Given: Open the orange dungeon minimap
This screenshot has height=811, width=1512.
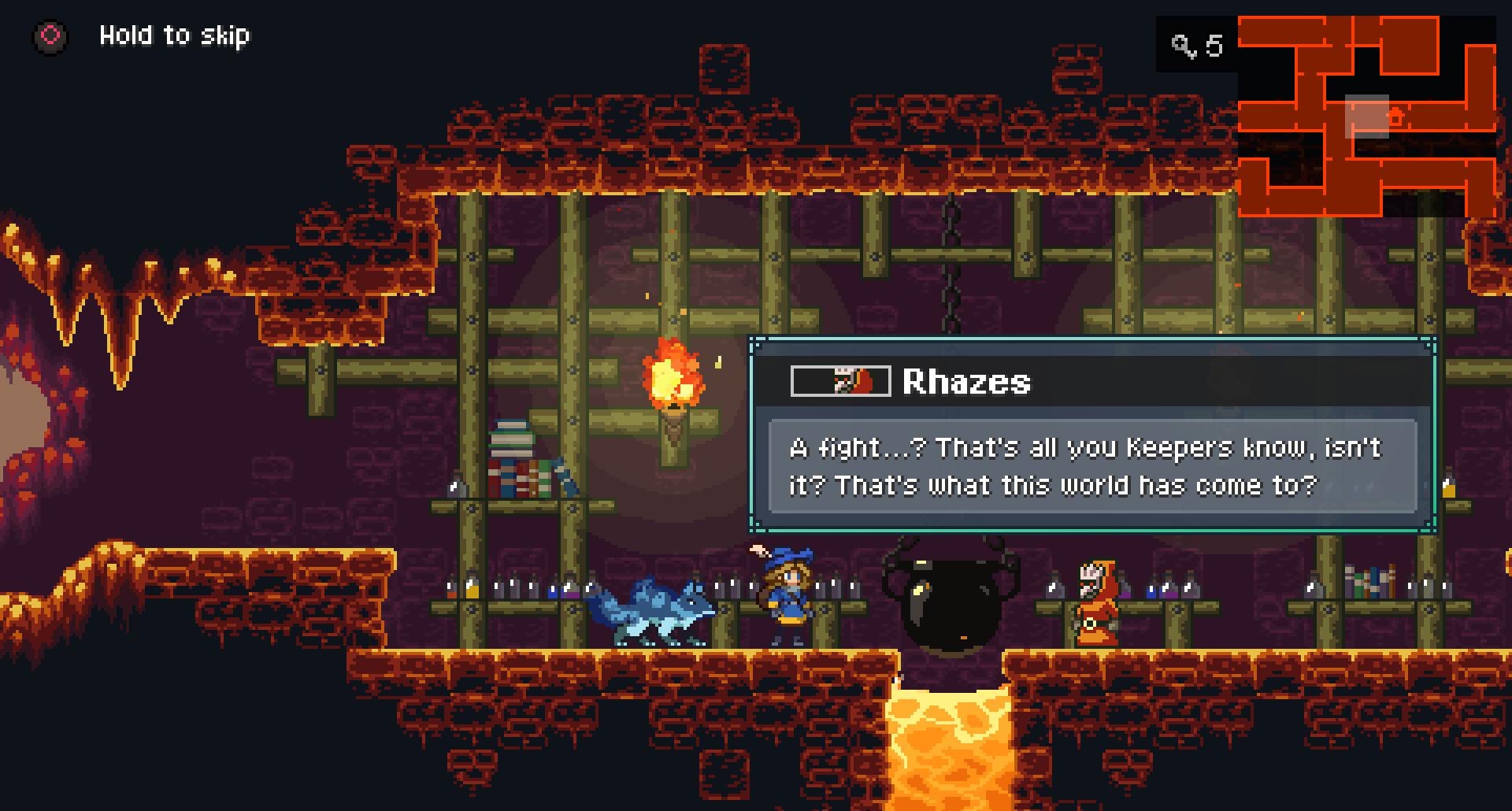Looking at the screenshot, I should 1366,117.
